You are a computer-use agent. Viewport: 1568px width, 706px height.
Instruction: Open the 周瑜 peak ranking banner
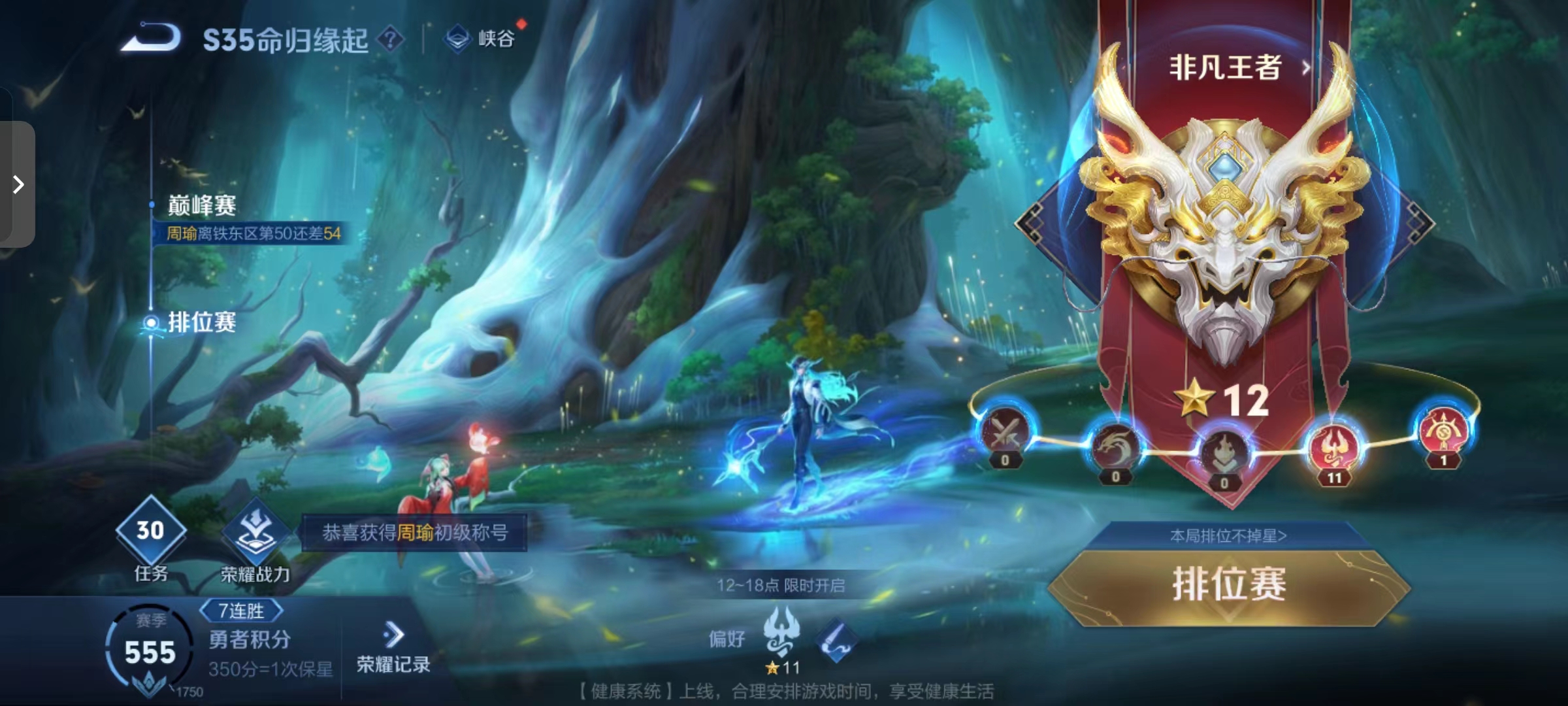pos(253,233)
